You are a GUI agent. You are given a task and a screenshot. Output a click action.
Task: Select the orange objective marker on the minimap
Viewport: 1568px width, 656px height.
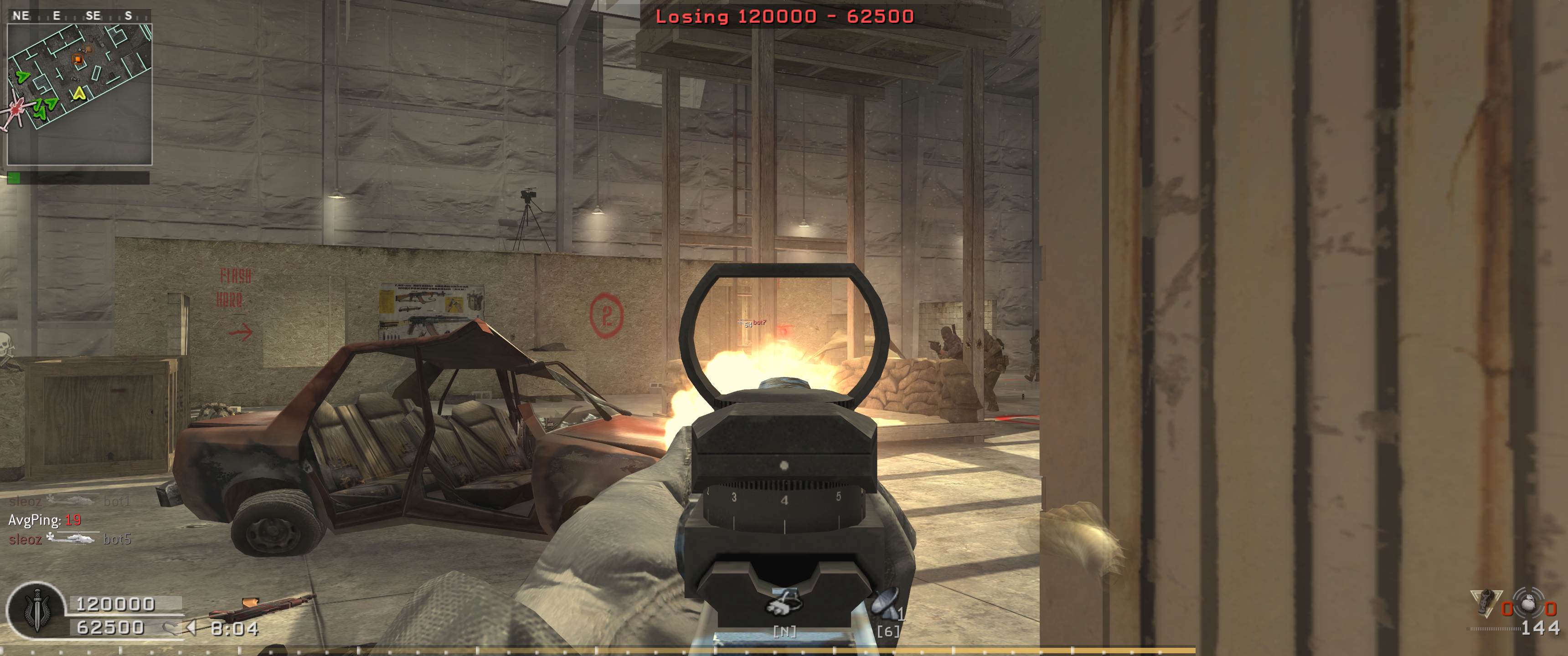pyautogui.click(x=77, y=58)
